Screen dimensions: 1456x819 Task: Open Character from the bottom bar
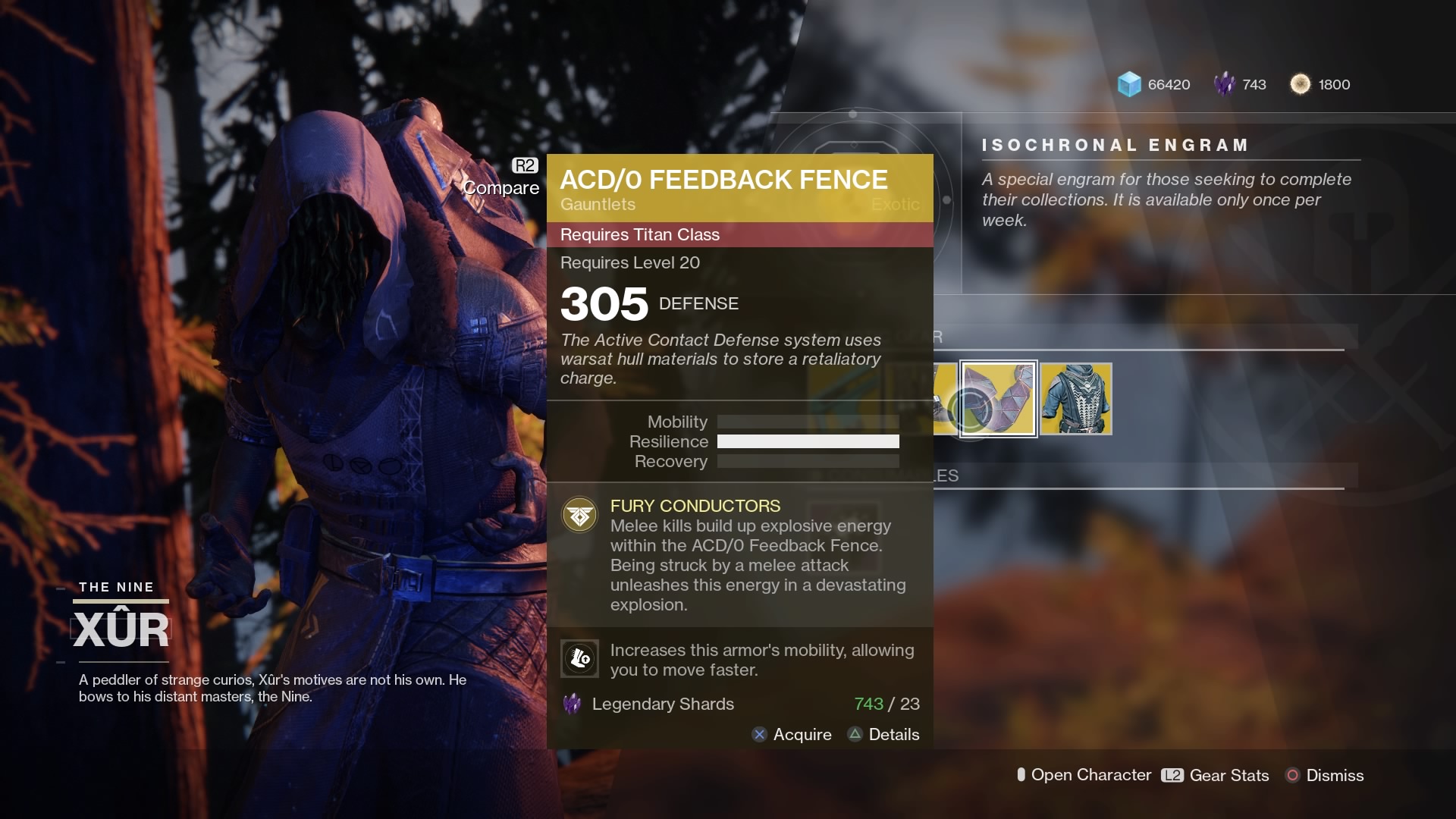[x=1084, y=775]
